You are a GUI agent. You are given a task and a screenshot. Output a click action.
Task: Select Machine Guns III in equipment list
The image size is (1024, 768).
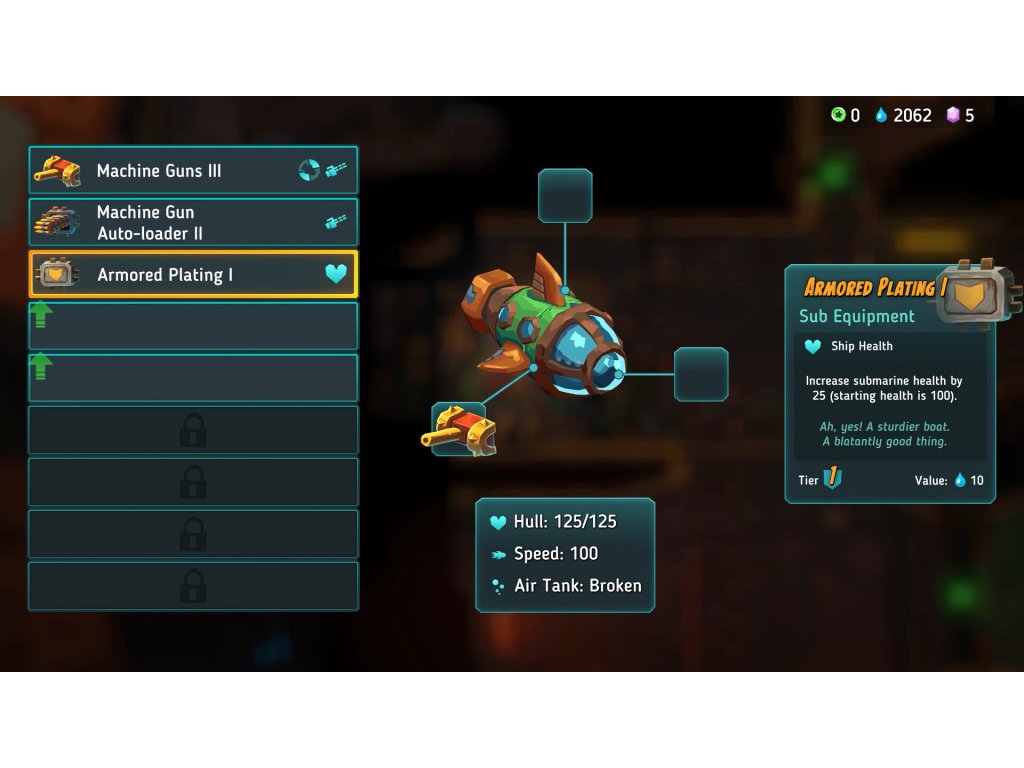click(193, 171)
